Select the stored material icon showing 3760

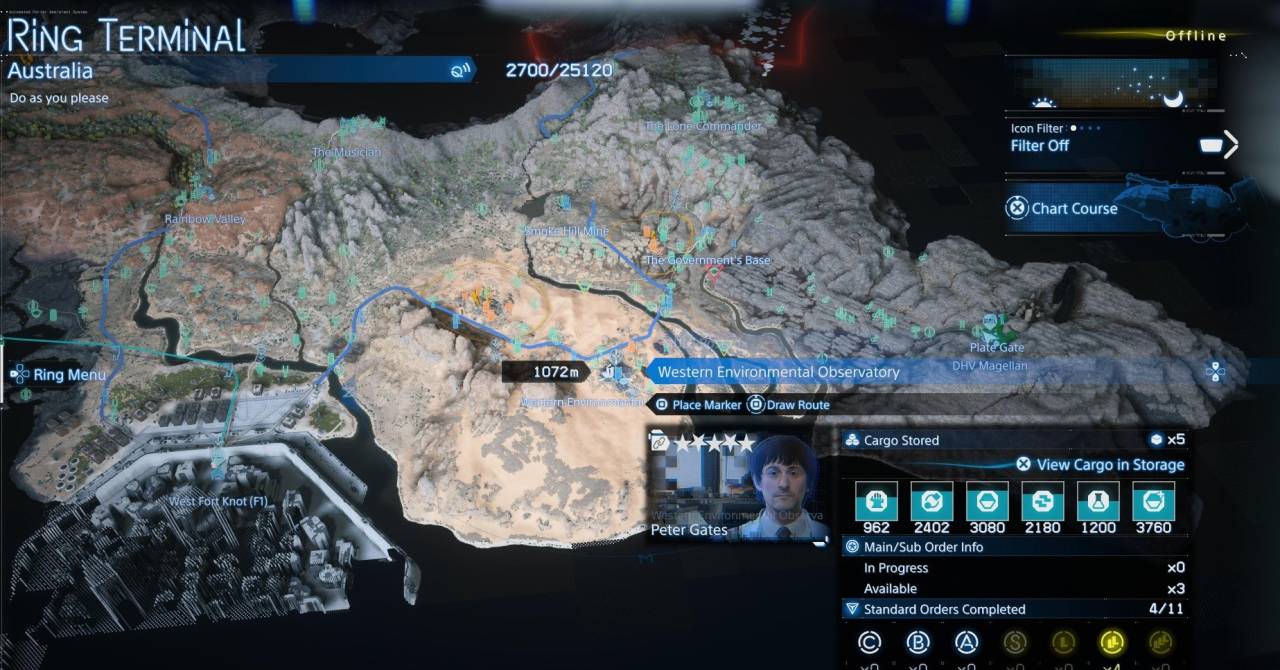pos(1153,500)
